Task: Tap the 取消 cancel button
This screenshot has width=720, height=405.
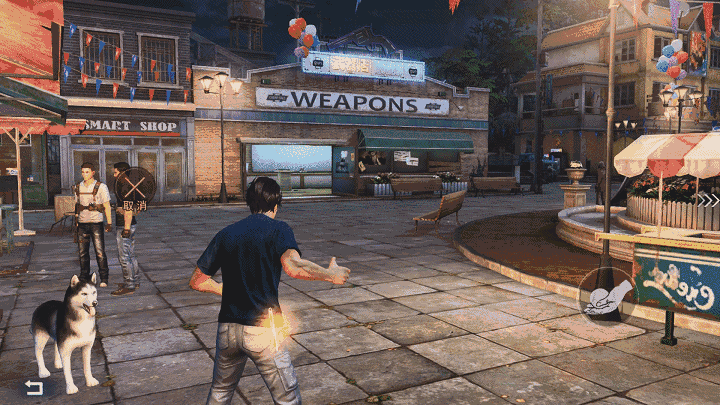Action: 135,188
